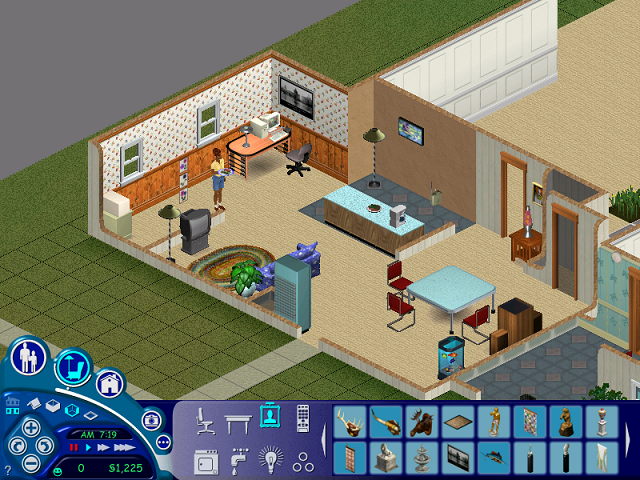The width and height of the screenshot is (640, 480).
Task: Select the moose head wall trophy
Action: coord(422,422)
